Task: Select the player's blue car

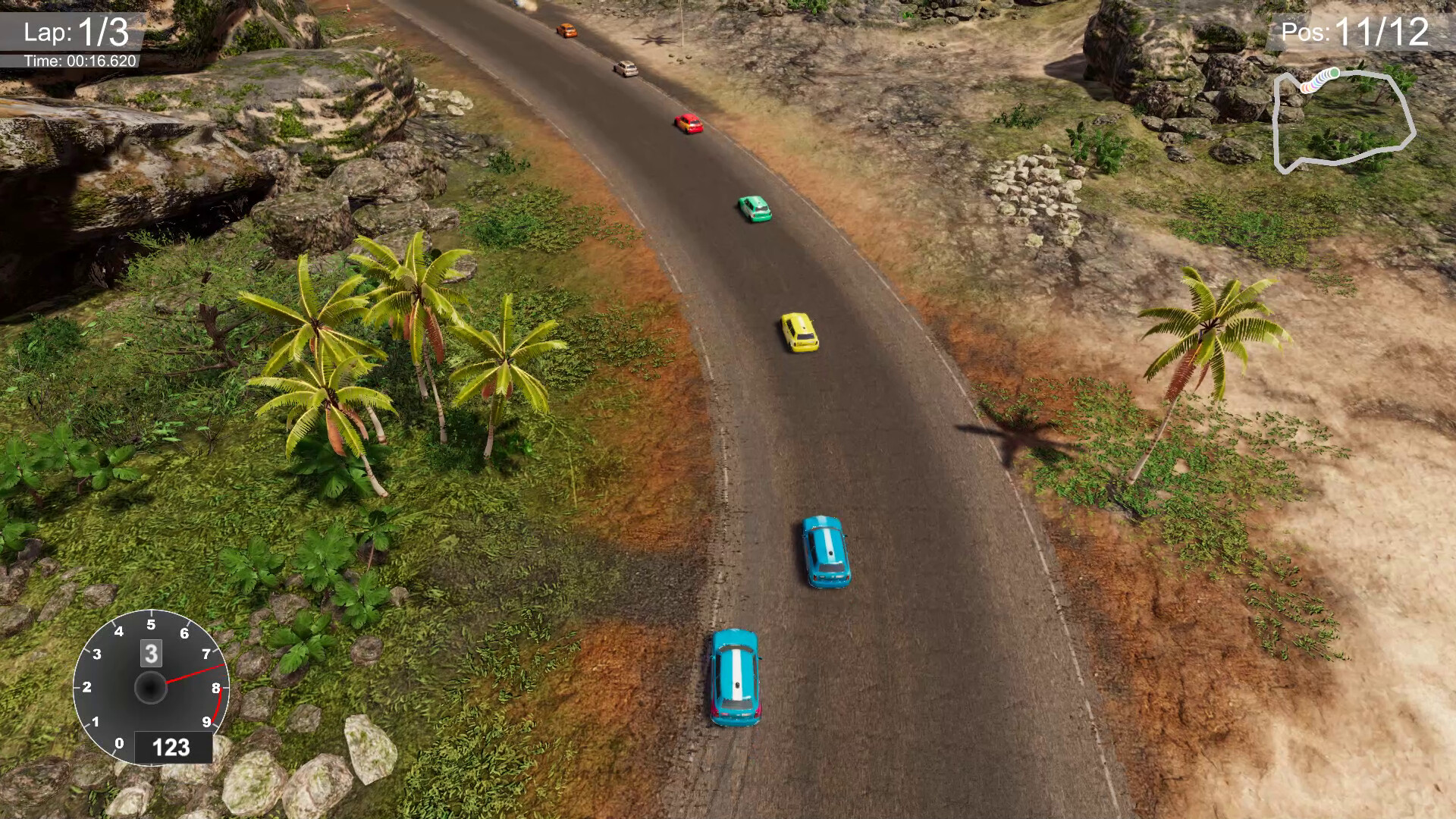Action: [x=734, y=675]
